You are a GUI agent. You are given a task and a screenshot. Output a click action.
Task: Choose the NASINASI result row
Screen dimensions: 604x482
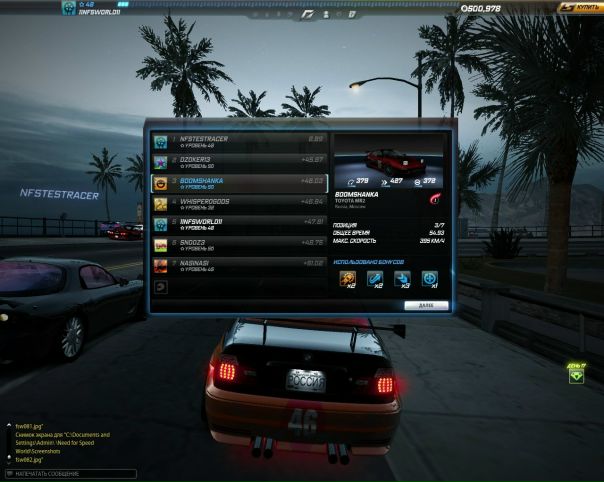tap(239, 266)
